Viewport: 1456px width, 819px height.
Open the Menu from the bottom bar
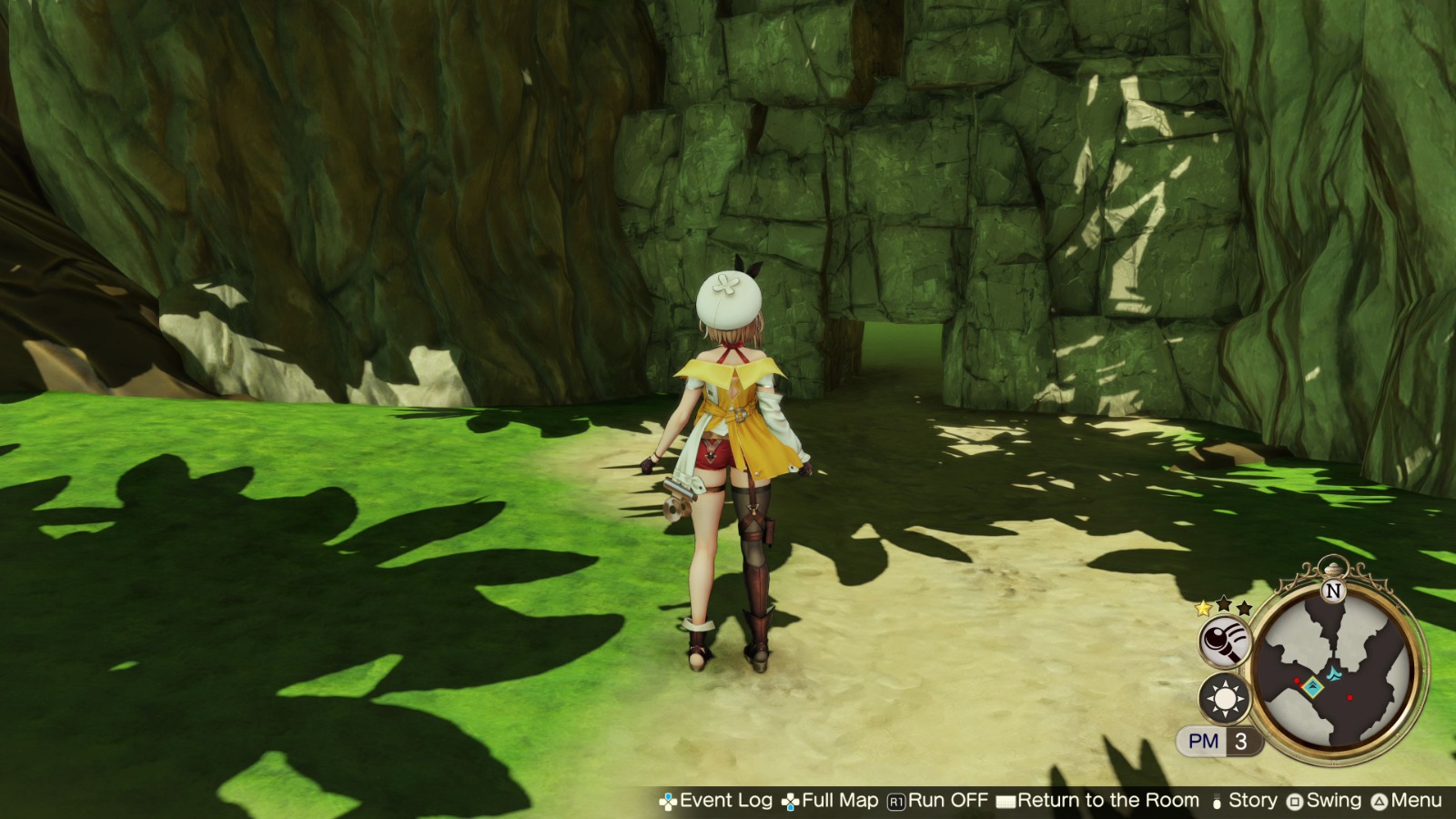[x=1417, y=802]
